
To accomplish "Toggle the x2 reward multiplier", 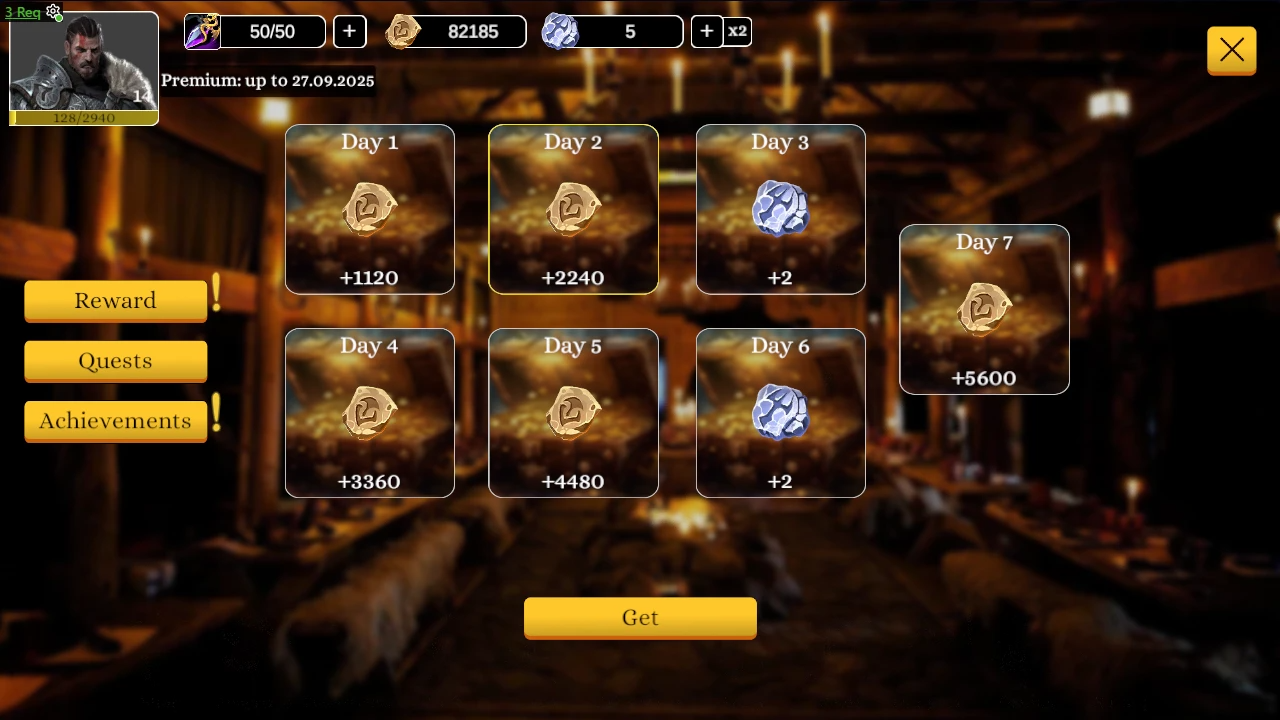I will [738, 31].
